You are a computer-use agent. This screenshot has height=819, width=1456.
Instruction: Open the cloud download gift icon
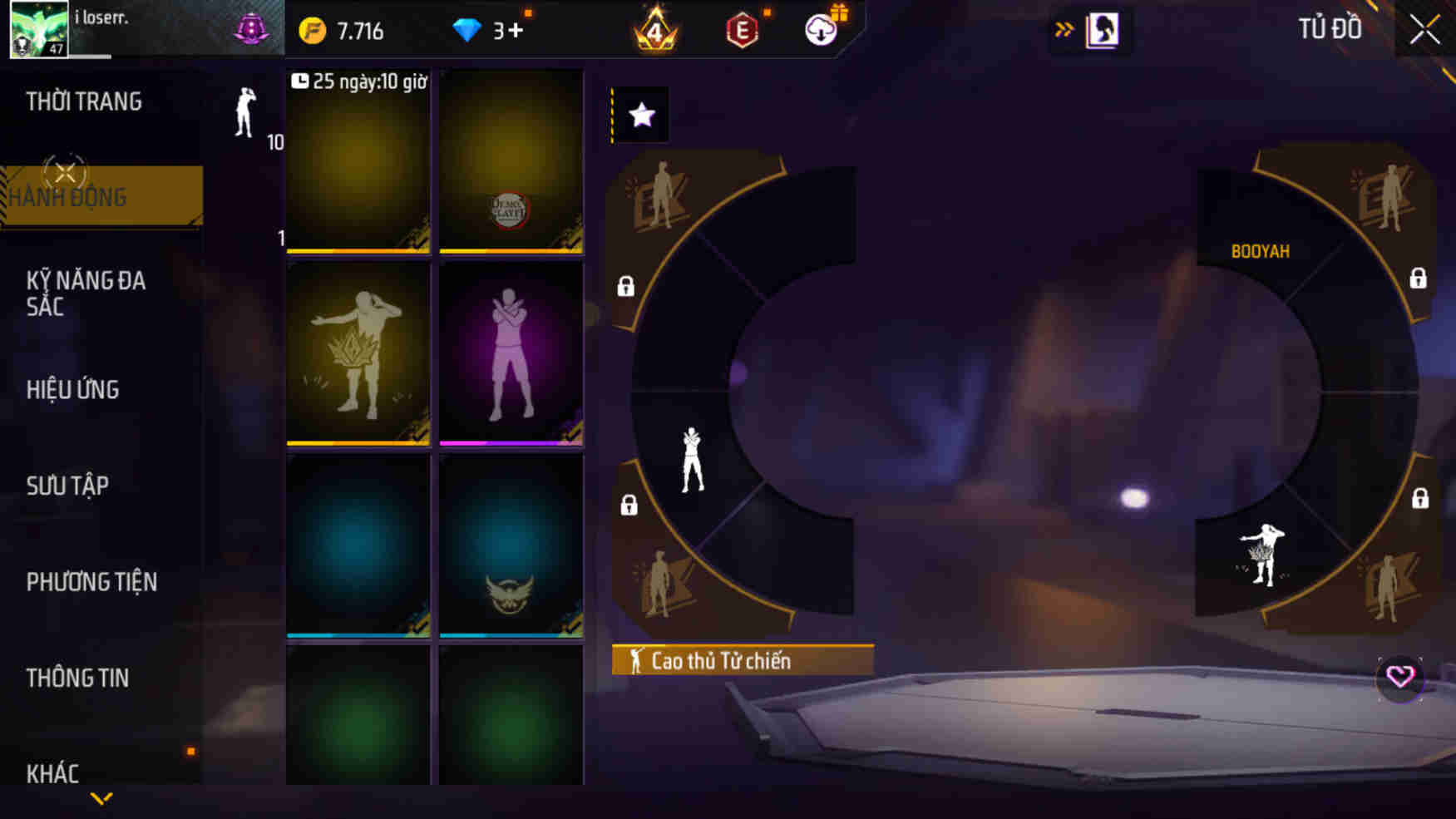pyautogui.click(x=819, y=30)
